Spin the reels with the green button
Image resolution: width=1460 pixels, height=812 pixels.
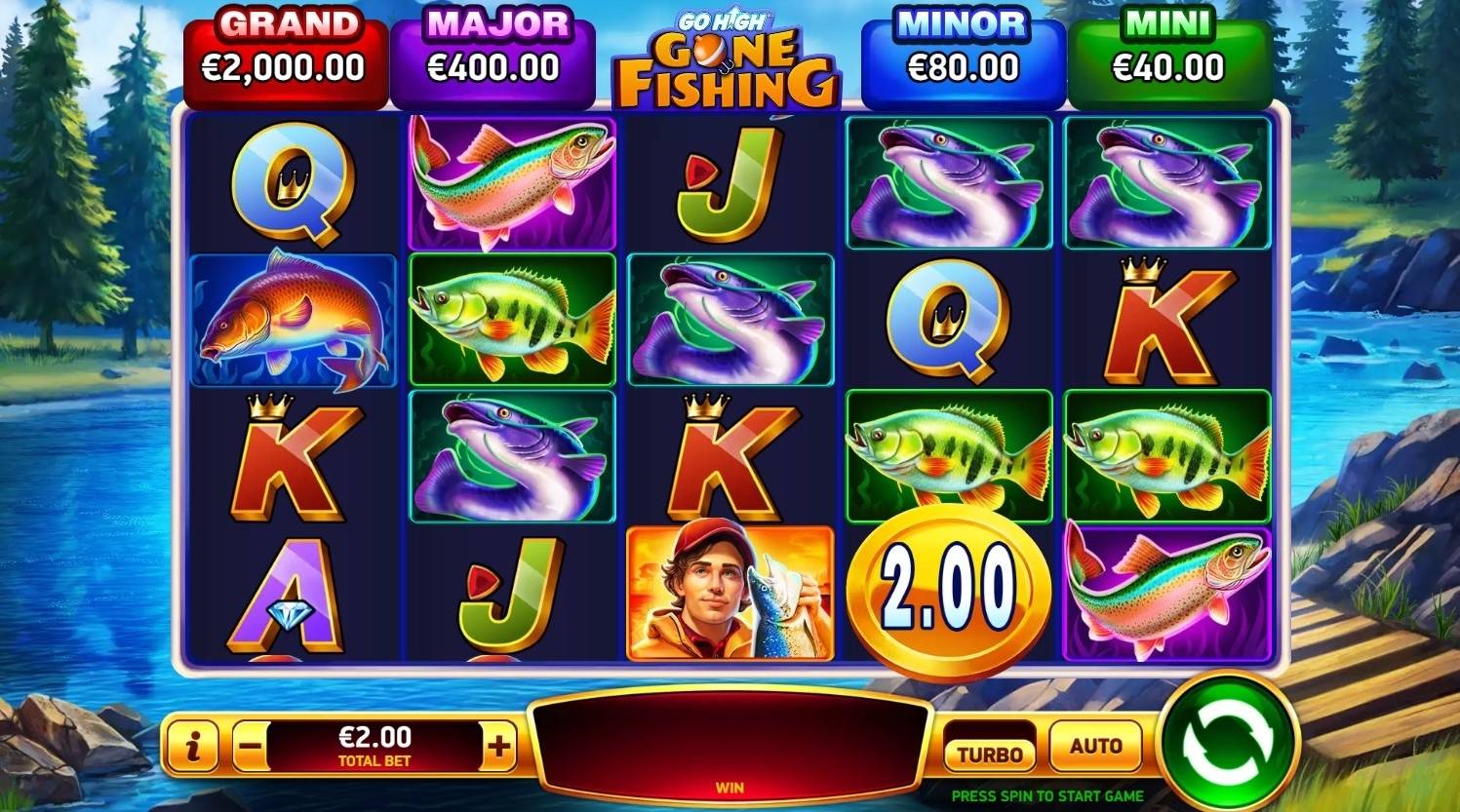tap(1229, 744)
